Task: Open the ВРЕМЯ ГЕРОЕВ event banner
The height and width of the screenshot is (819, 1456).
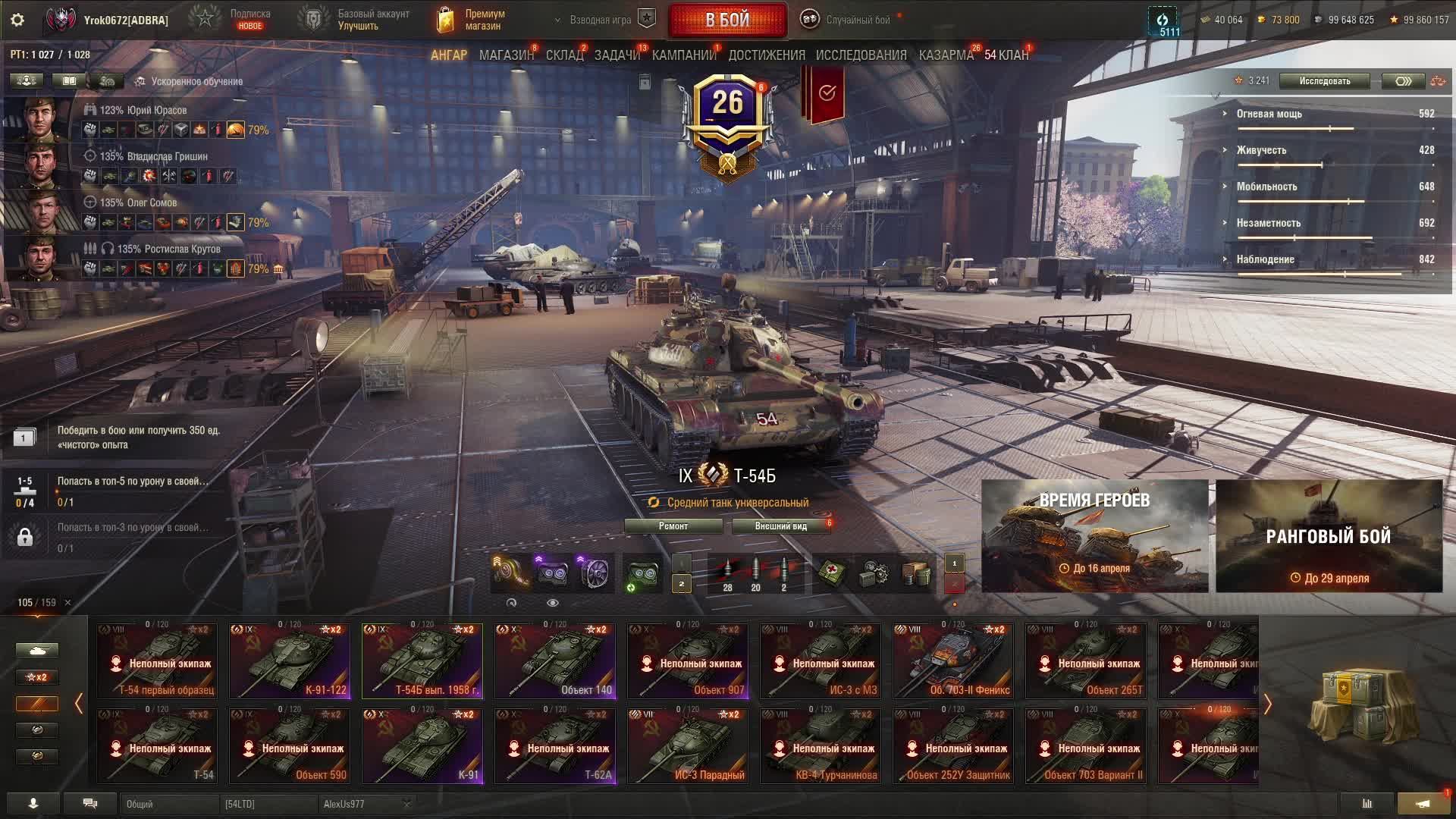Action: point(1094,536)
